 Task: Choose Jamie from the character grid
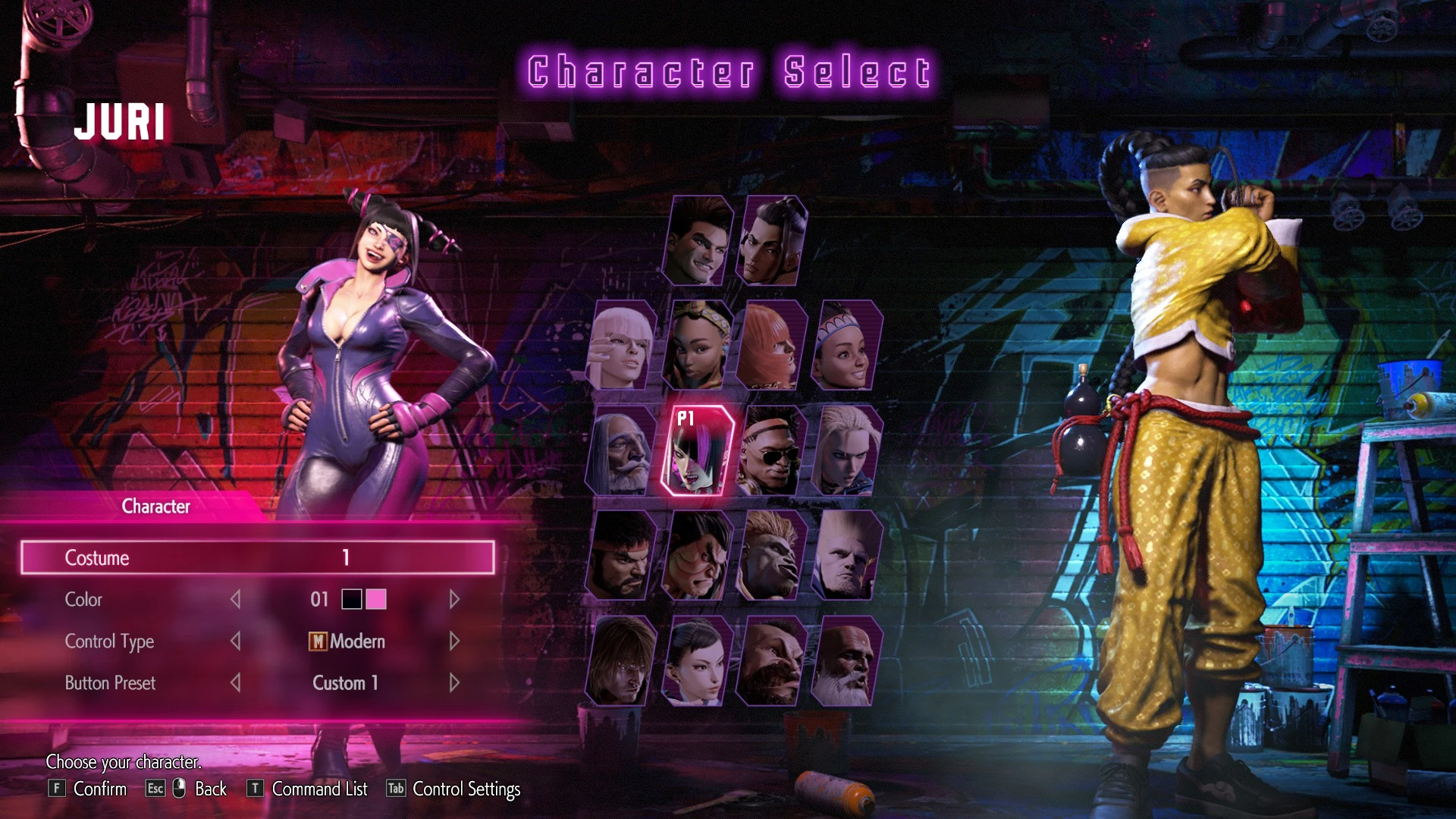[771, 241]
